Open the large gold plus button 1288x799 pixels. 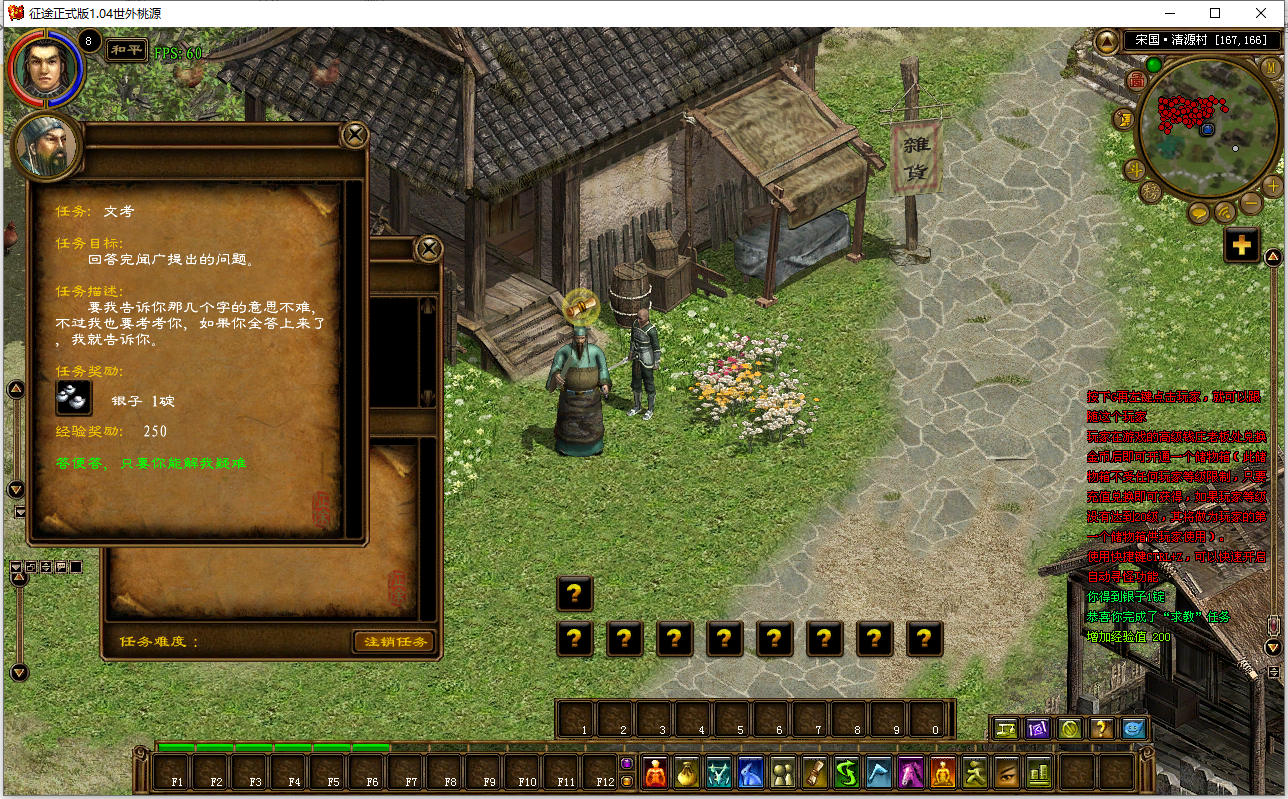(1241, 245)
